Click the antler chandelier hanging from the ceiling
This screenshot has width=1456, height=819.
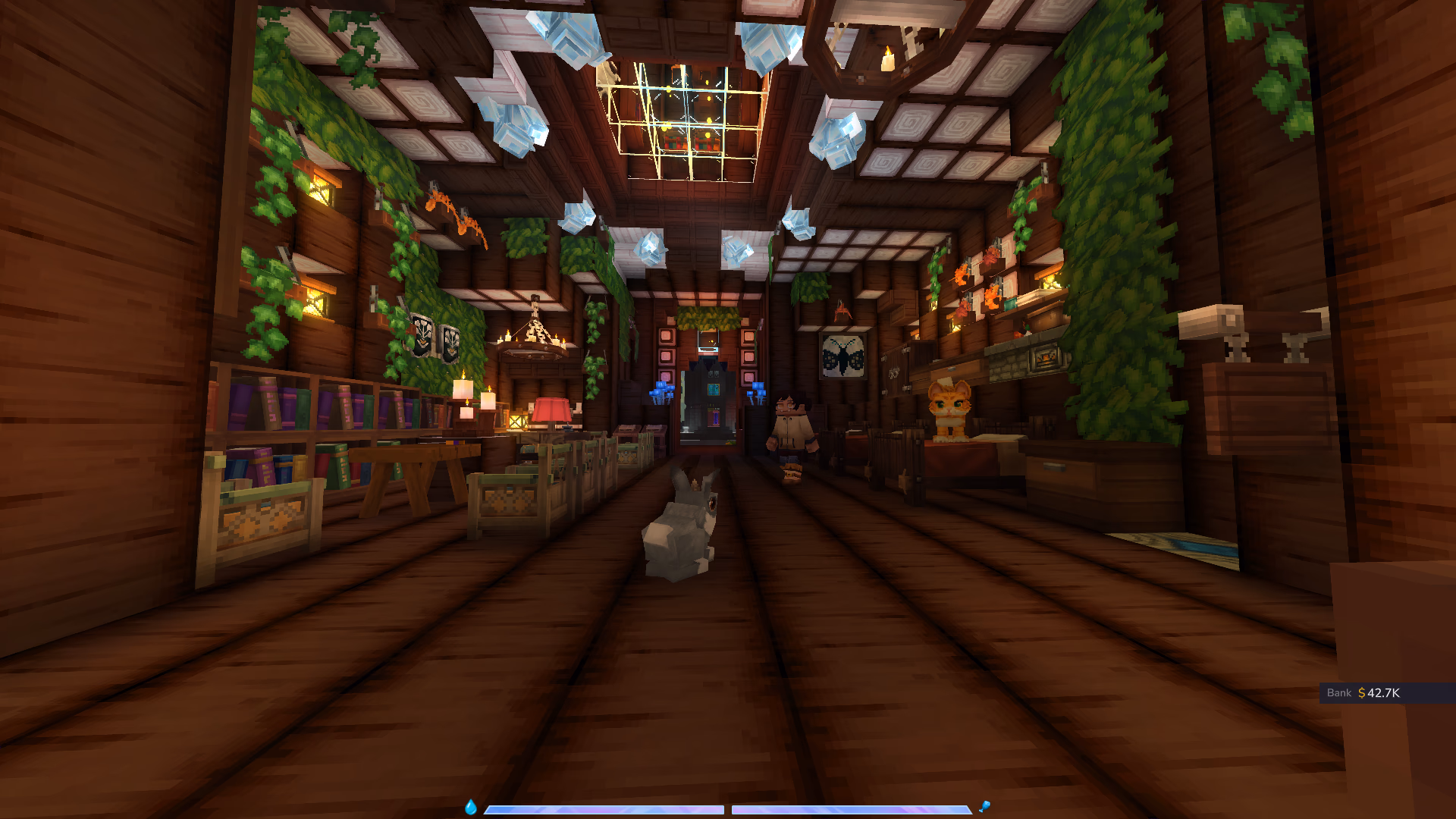pyautogui.click(x=535, y=340)
